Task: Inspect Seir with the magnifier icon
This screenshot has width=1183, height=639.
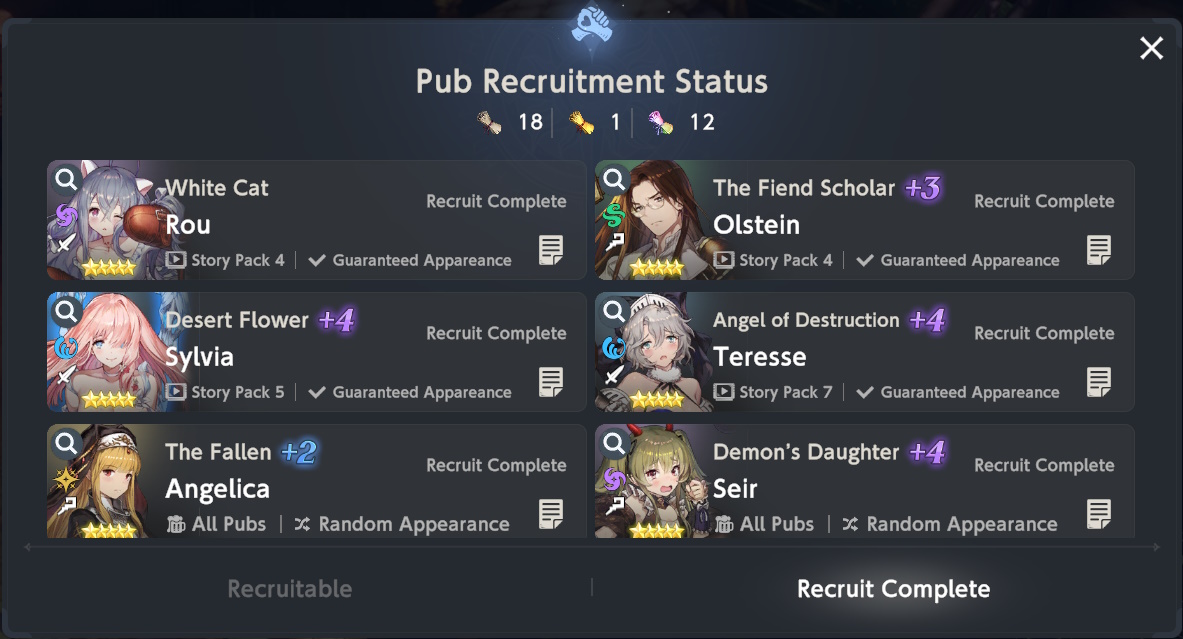Action: 614,443
